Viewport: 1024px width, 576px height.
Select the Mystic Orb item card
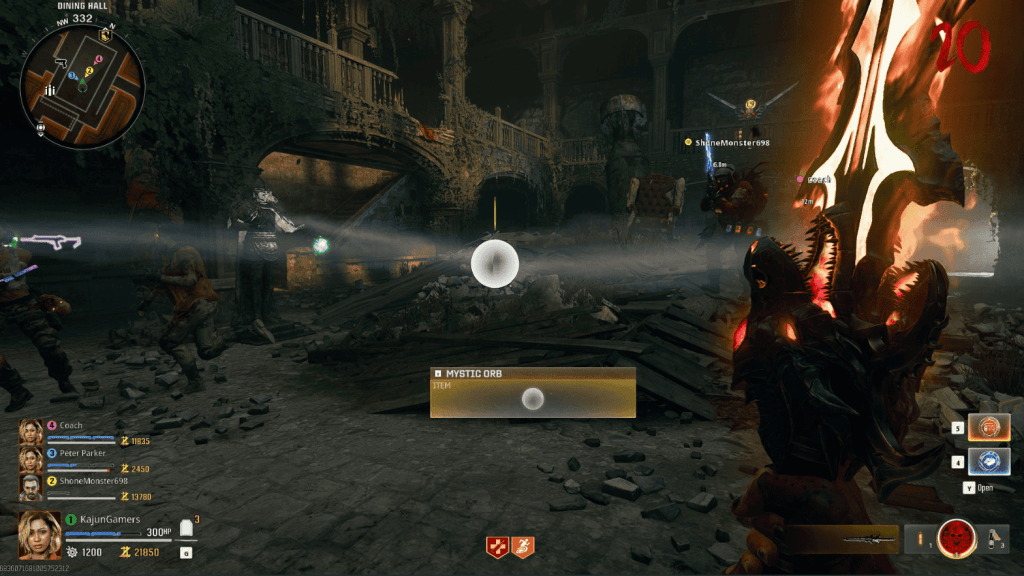[533, 392]
